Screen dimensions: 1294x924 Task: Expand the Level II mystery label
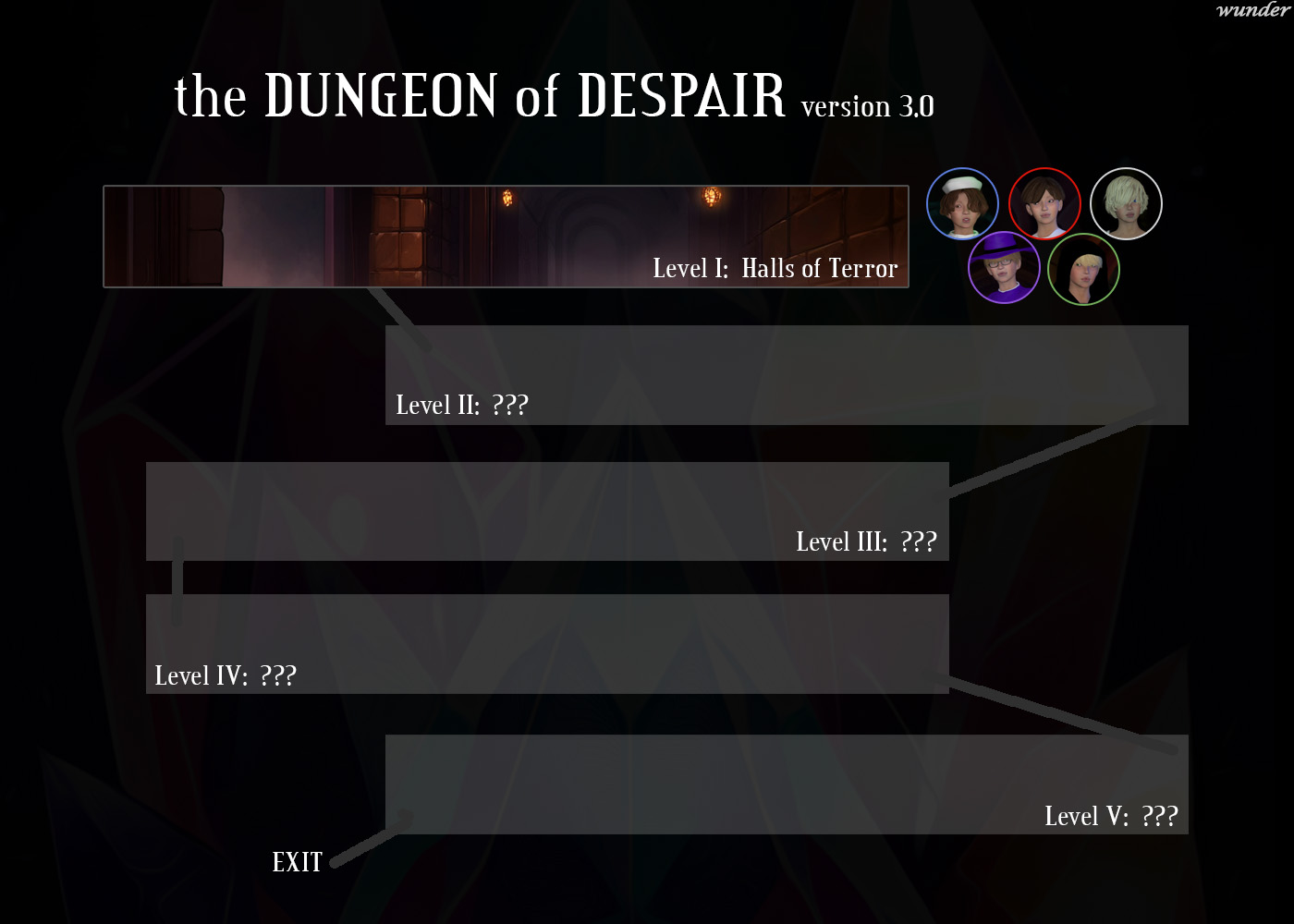(462, 404)
